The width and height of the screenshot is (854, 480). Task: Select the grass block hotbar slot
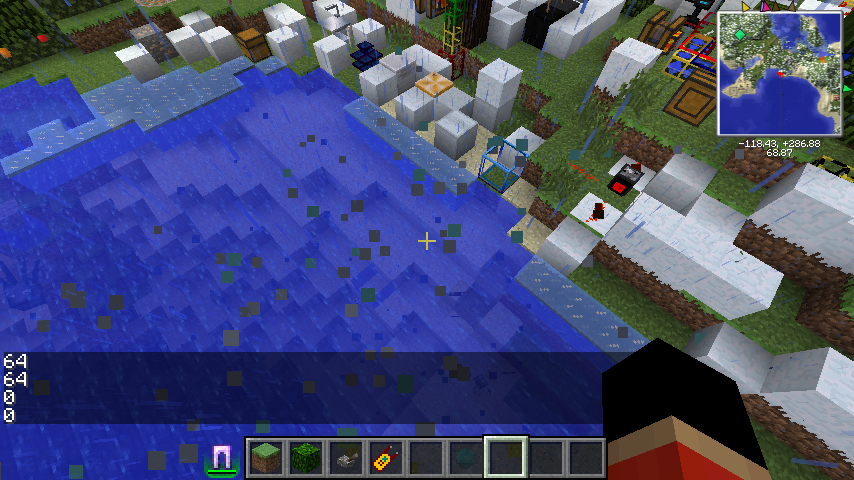click(266, 458)
